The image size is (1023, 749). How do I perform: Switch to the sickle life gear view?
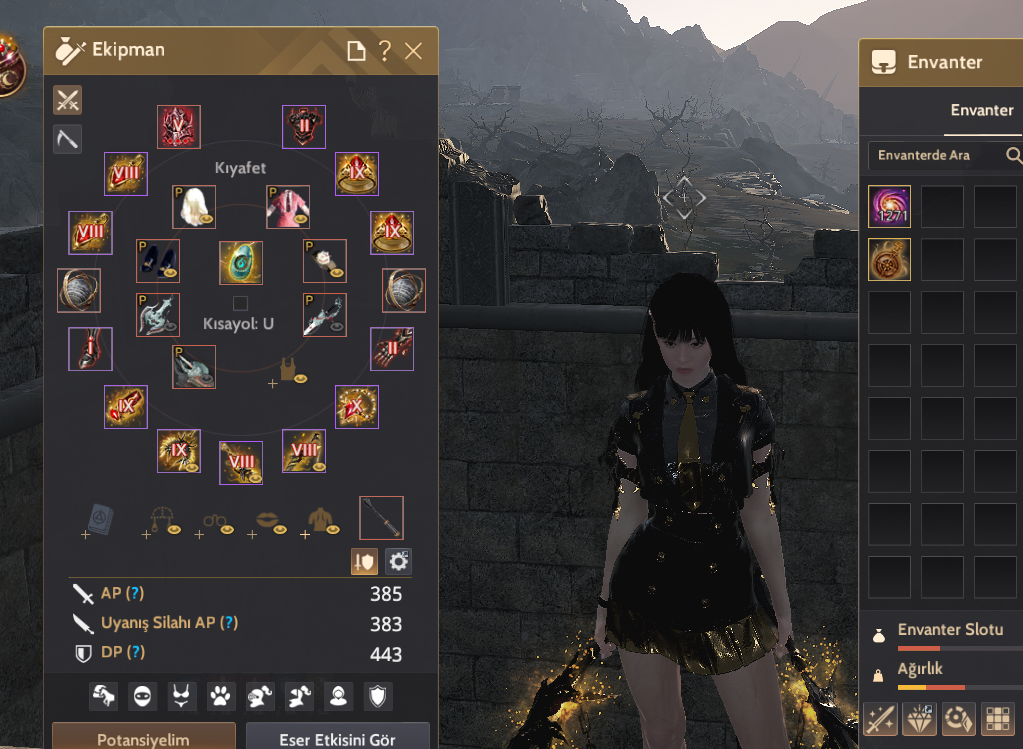(67, 139)
